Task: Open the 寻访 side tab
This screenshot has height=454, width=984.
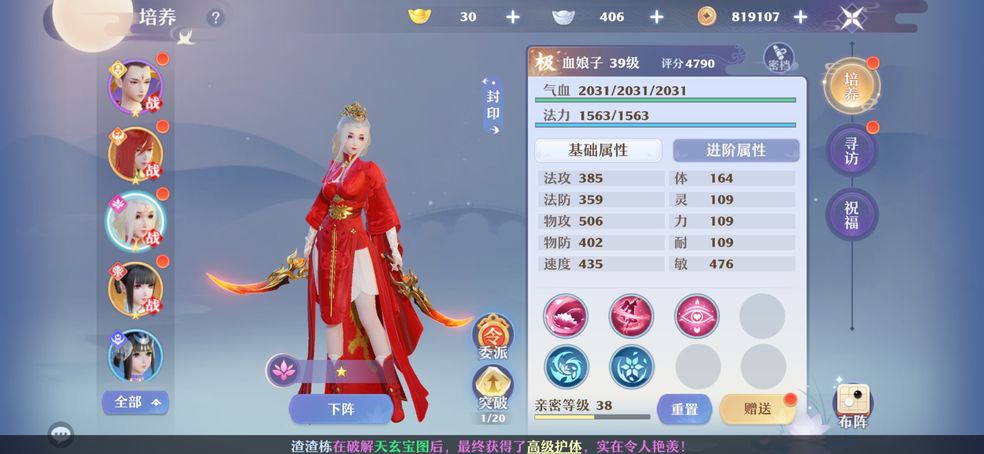Action: pyautogui.click(x=851, y=151)
